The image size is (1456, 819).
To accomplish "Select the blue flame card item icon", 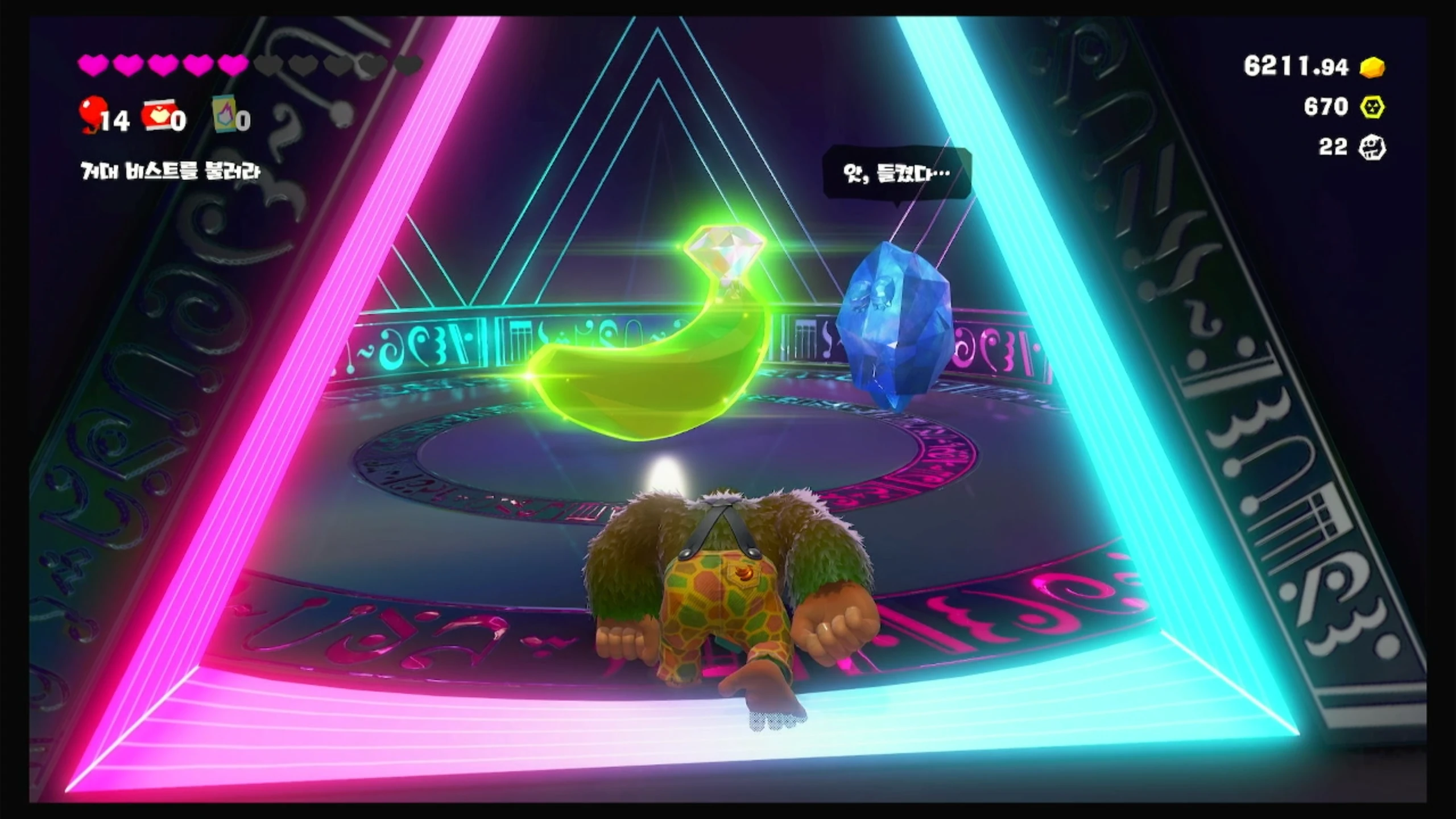I will click(225, 114).
